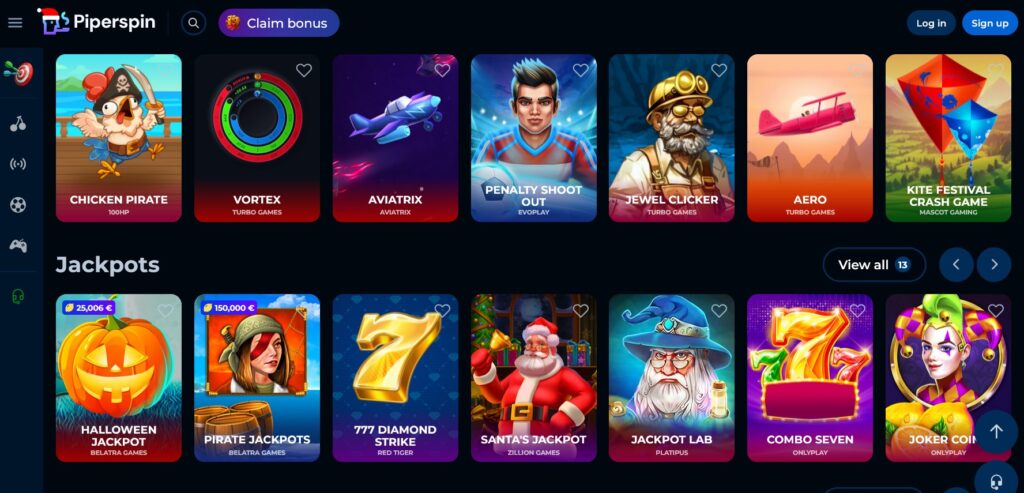Launch Santa's Jackpot game
This screenshot has width=1024, height=493.
pyautogui.click(x=533, y=377)
